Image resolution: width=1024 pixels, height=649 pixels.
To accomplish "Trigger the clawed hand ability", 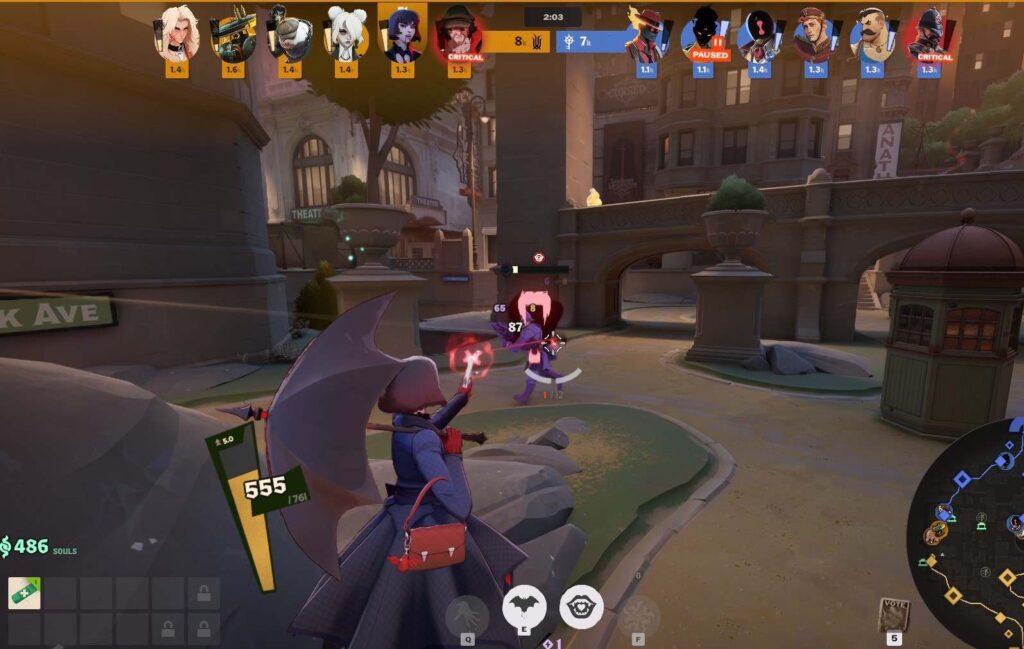I will tap(467, 614).
